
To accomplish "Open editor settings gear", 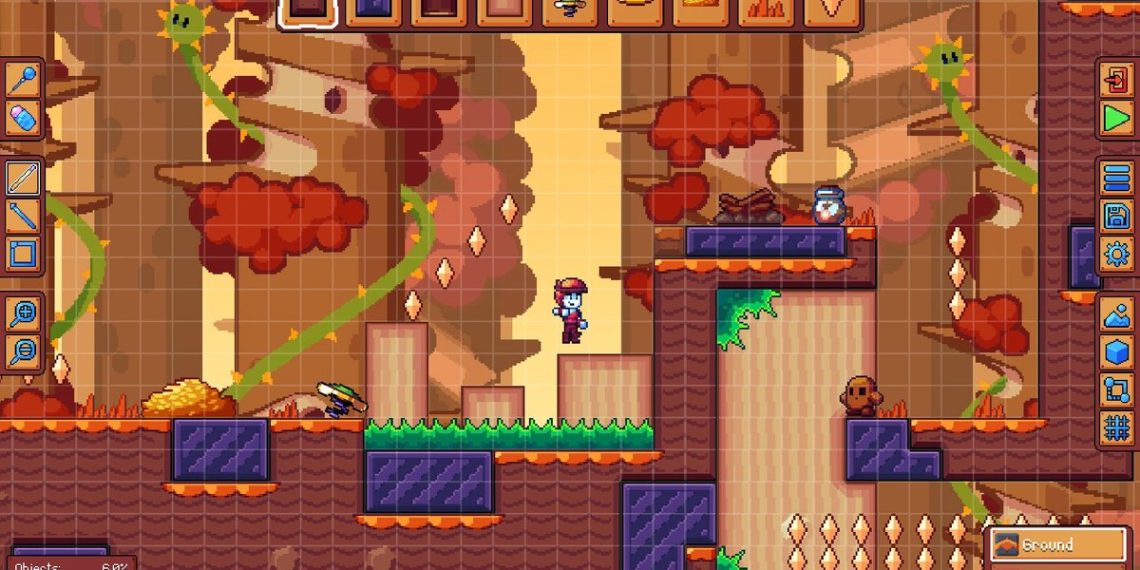I will 1116,252.
